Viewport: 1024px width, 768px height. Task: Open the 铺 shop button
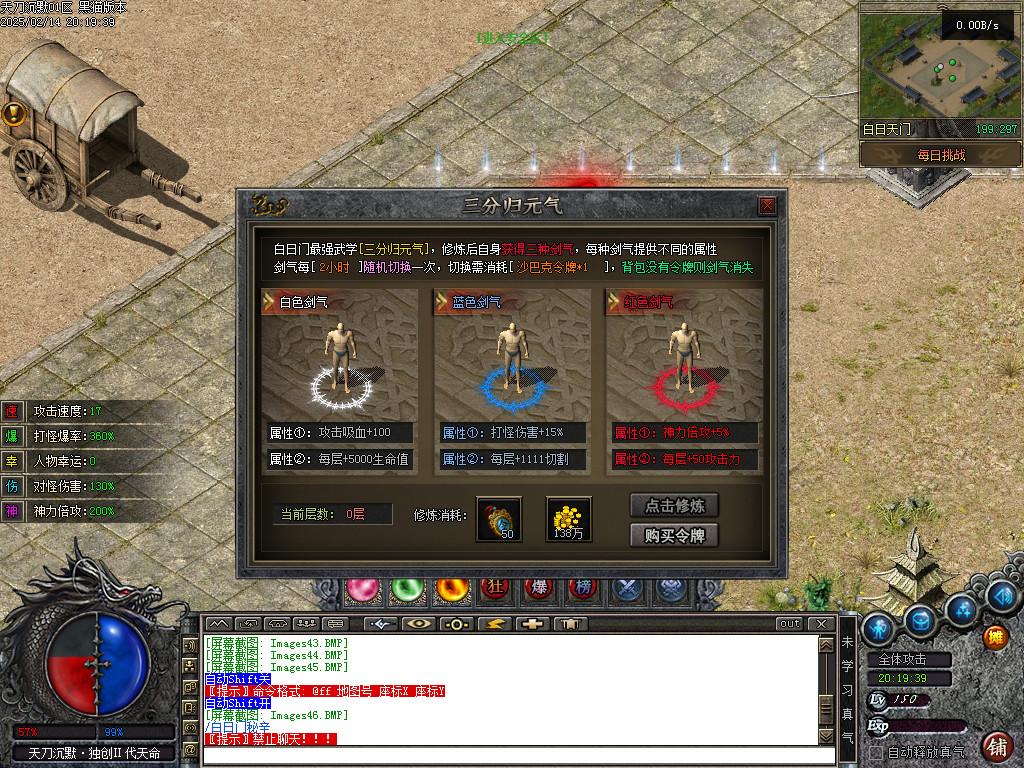click(996, 745)
